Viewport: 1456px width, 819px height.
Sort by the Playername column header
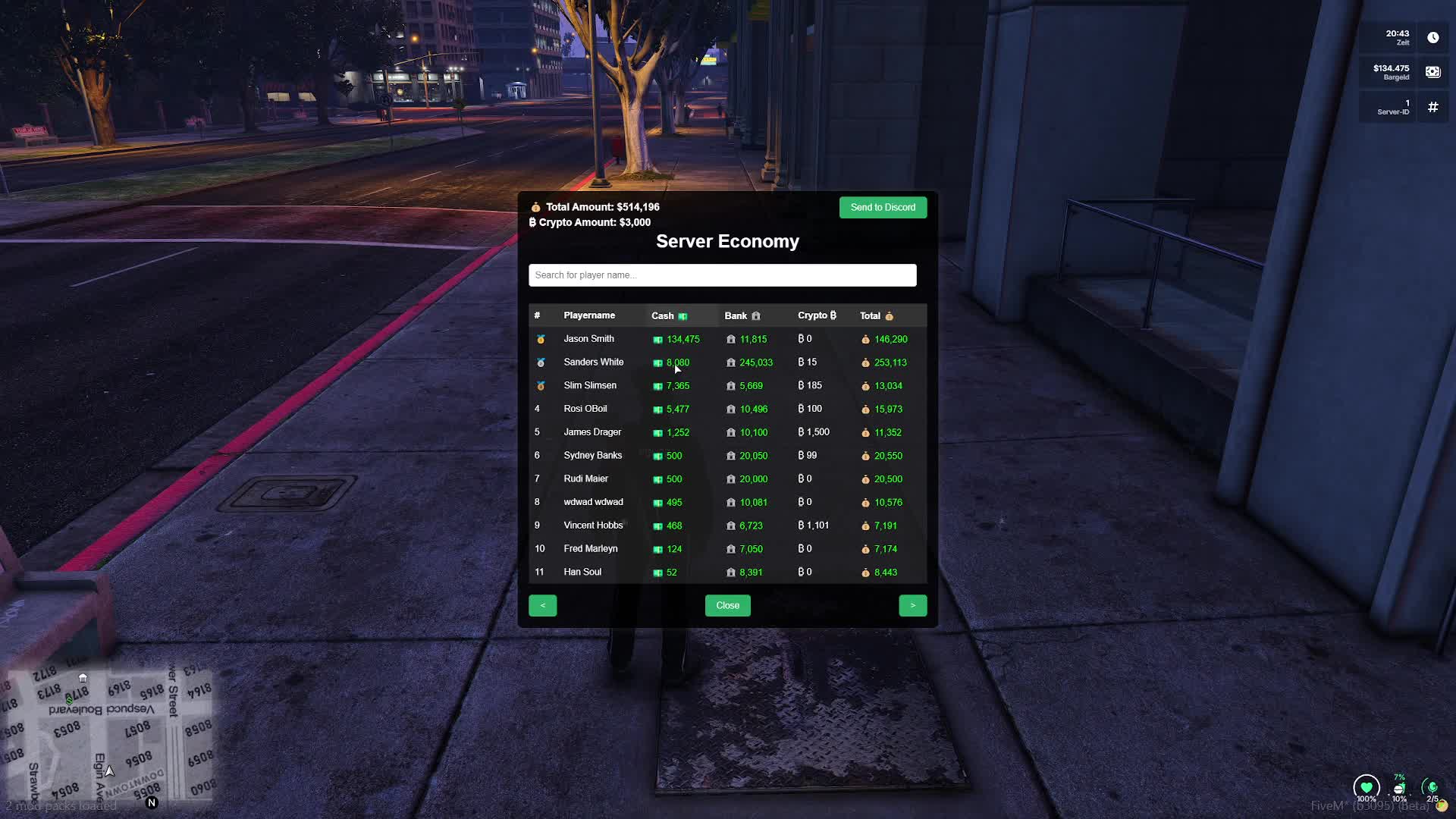(x=589, y=315)
